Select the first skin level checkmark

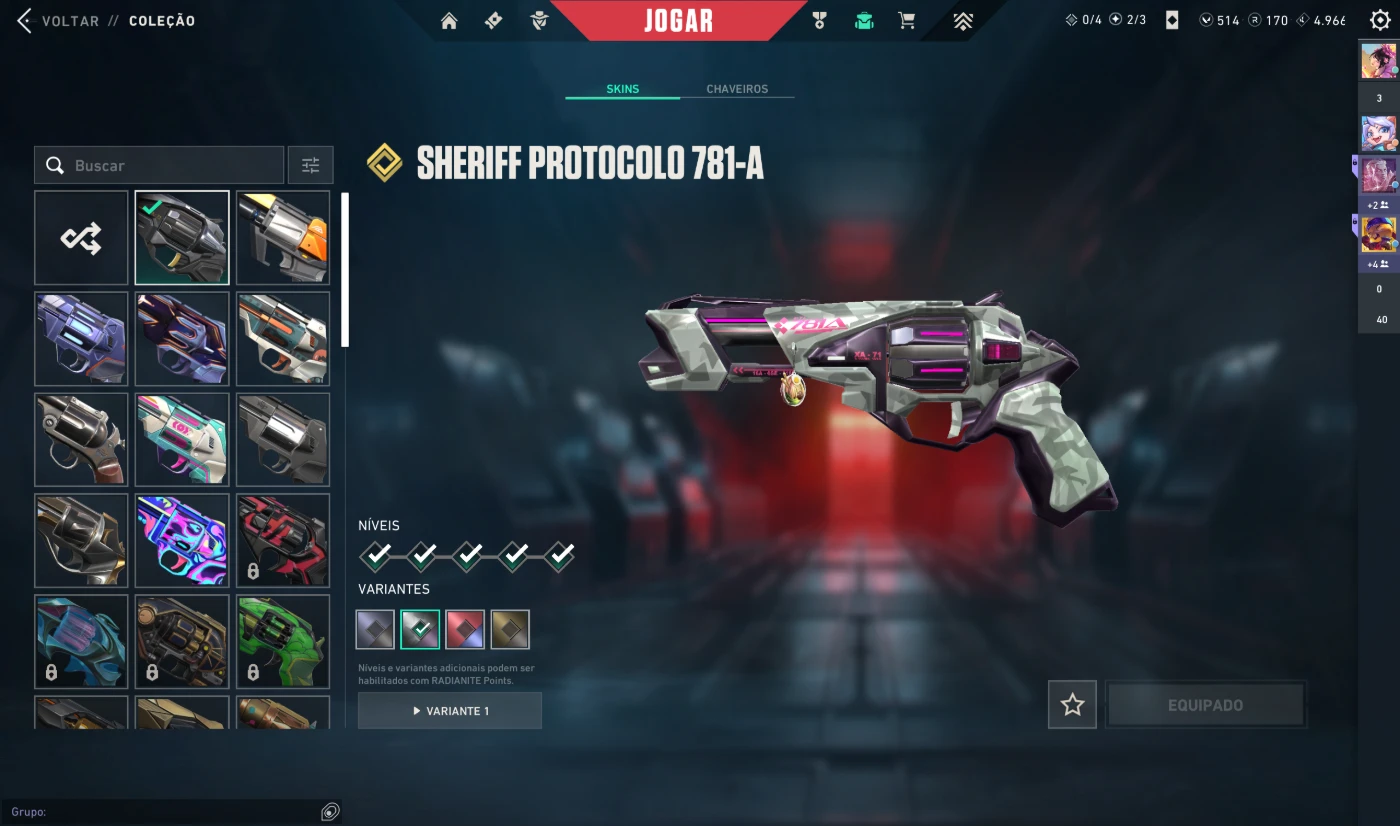376,555
